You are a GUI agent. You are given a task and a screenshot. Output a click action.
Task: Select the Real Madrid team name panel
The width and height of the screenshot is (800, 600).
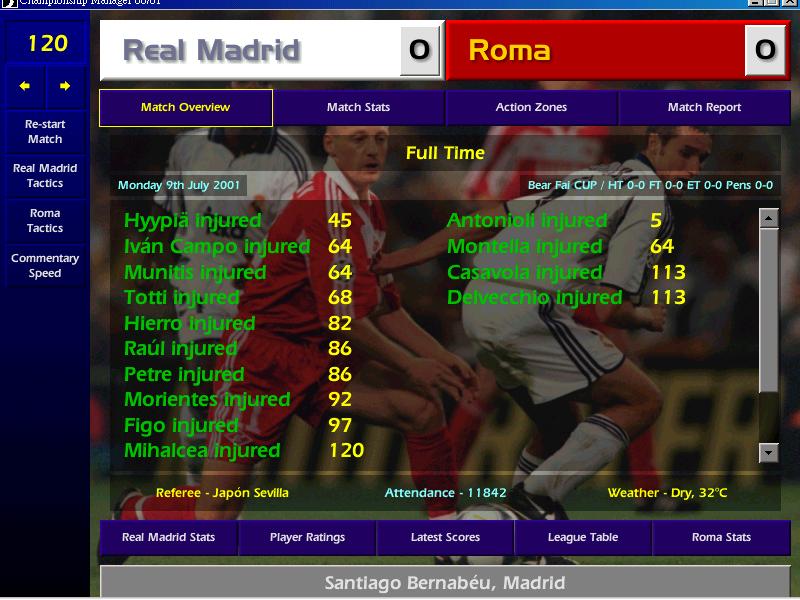pyautogui.click(x=250, y=51)
